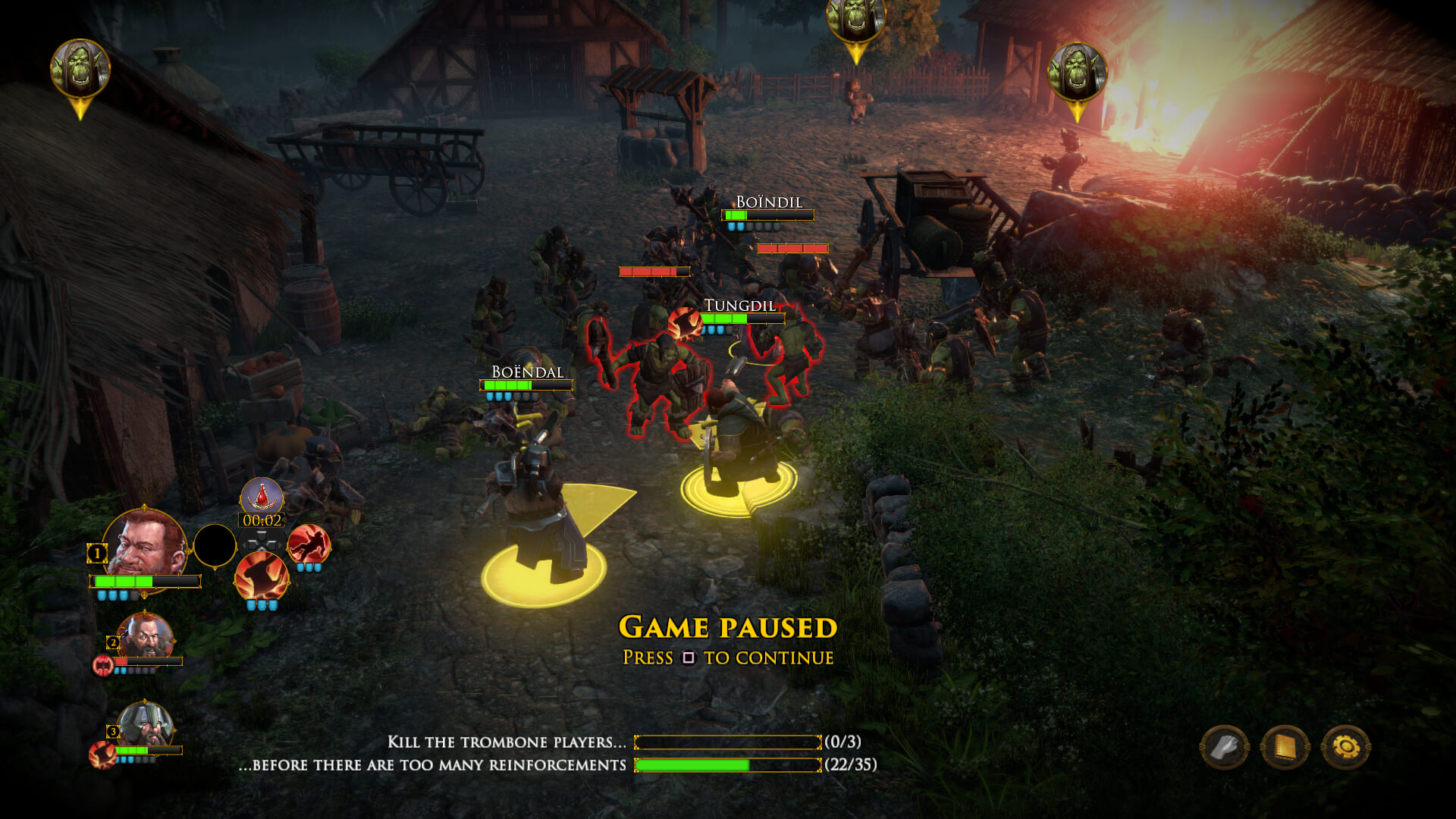Activate the overhead weapon smash ability

(x=262, y=576)
